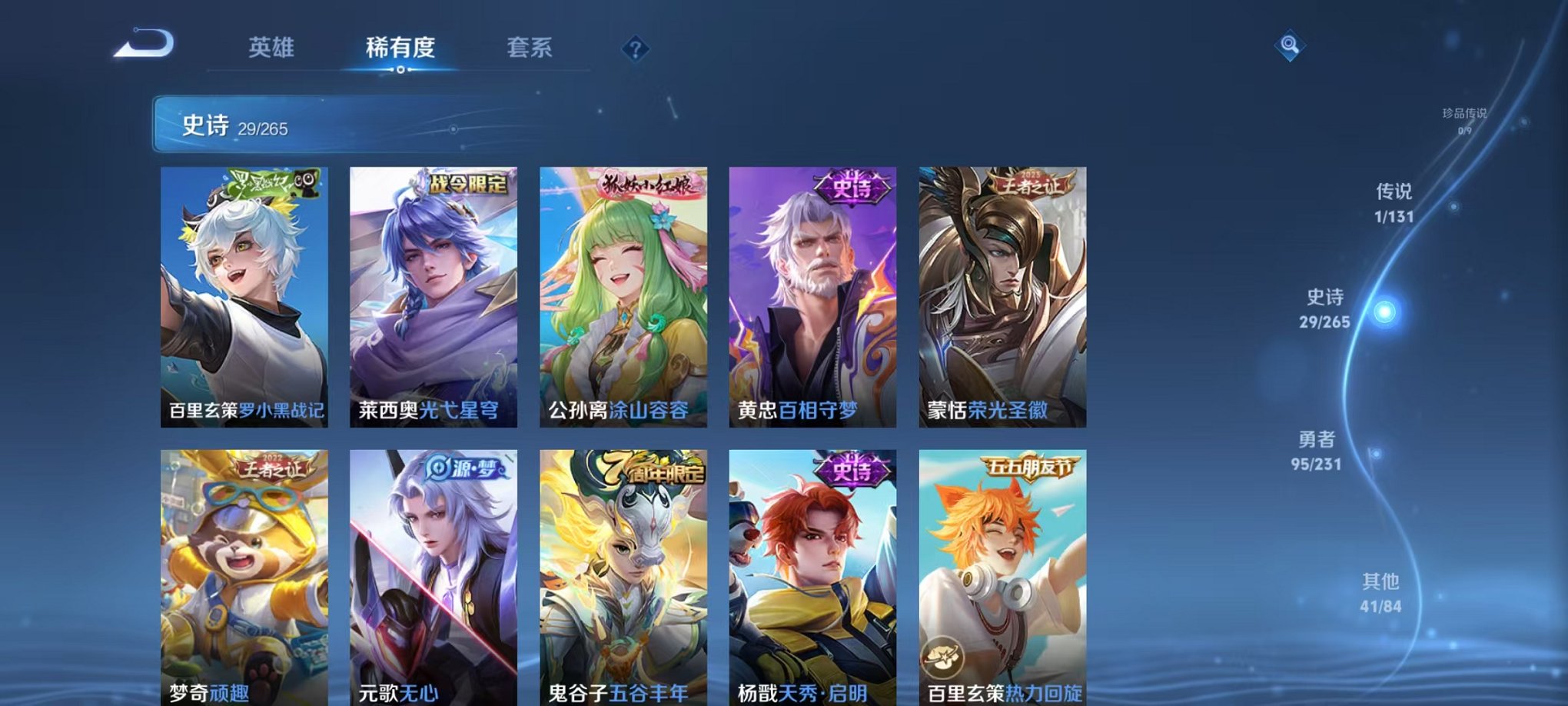
Task: Open the help dialog via question mark icon
Action: (x=635, y=49)
